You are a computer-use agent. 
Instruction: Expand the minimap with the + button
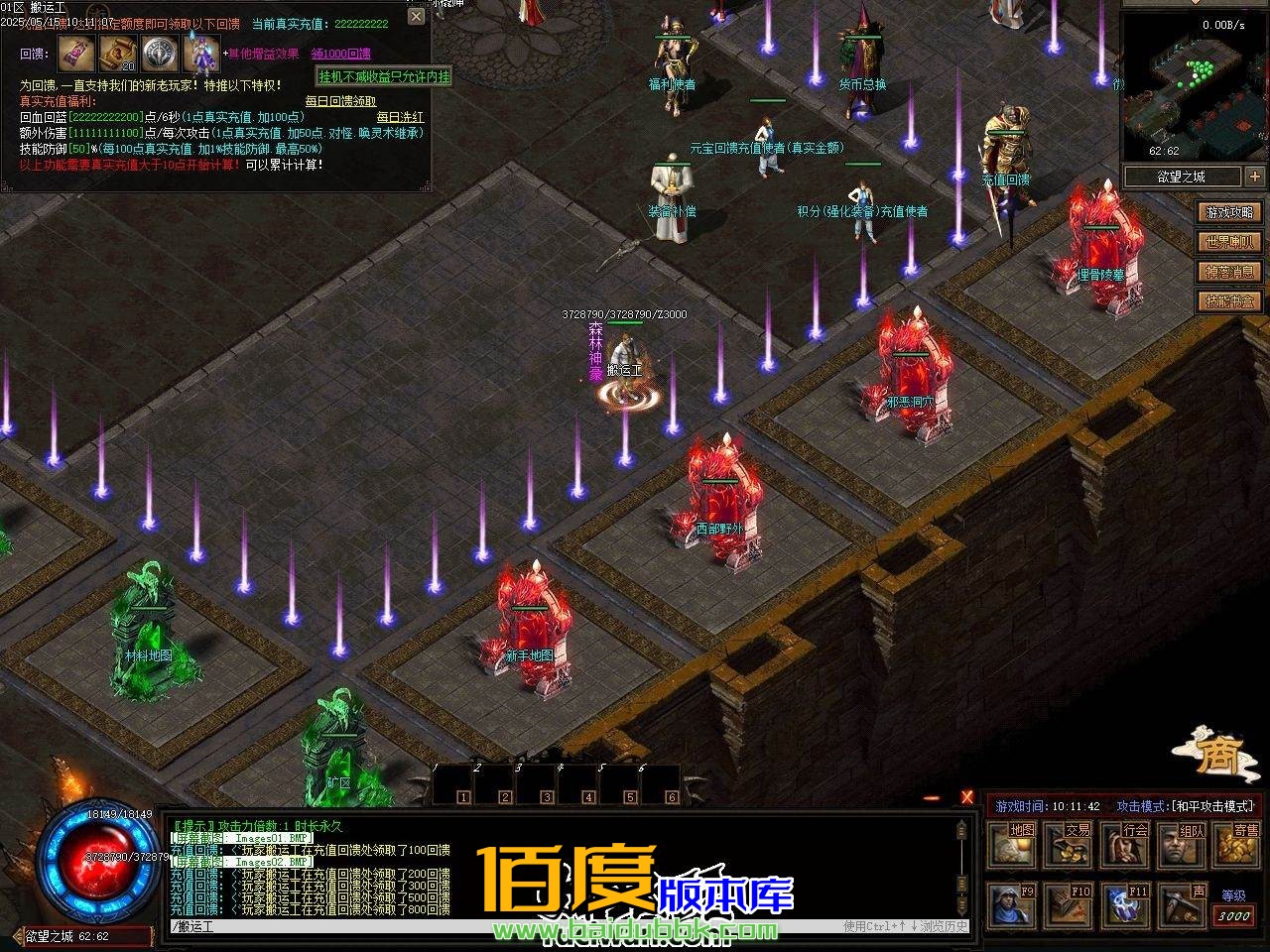pyautogui.click(x=1254, y=177)
